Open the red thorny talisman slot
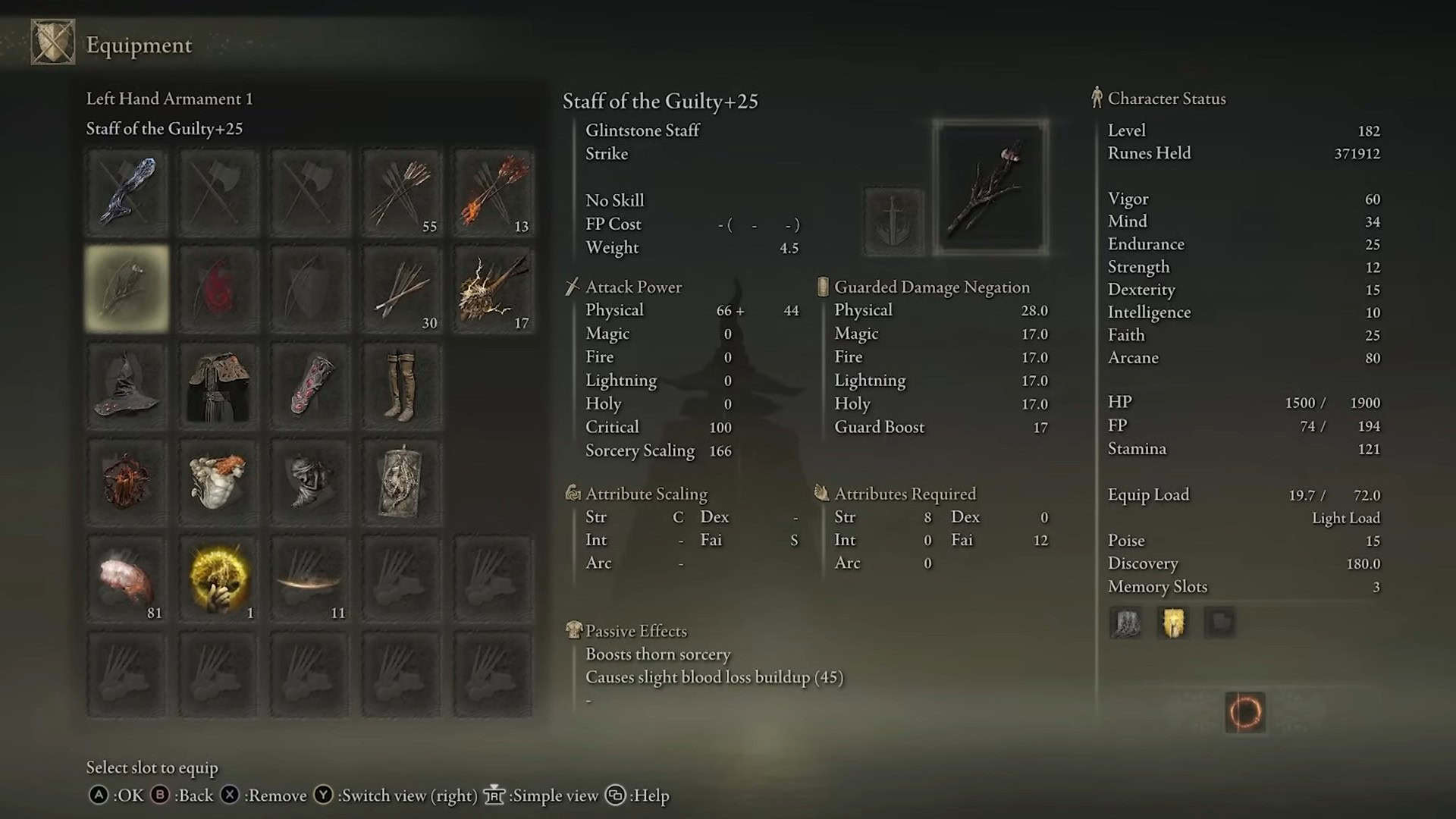This screenshot has width=1456, height=819. [x=127, y=482]
